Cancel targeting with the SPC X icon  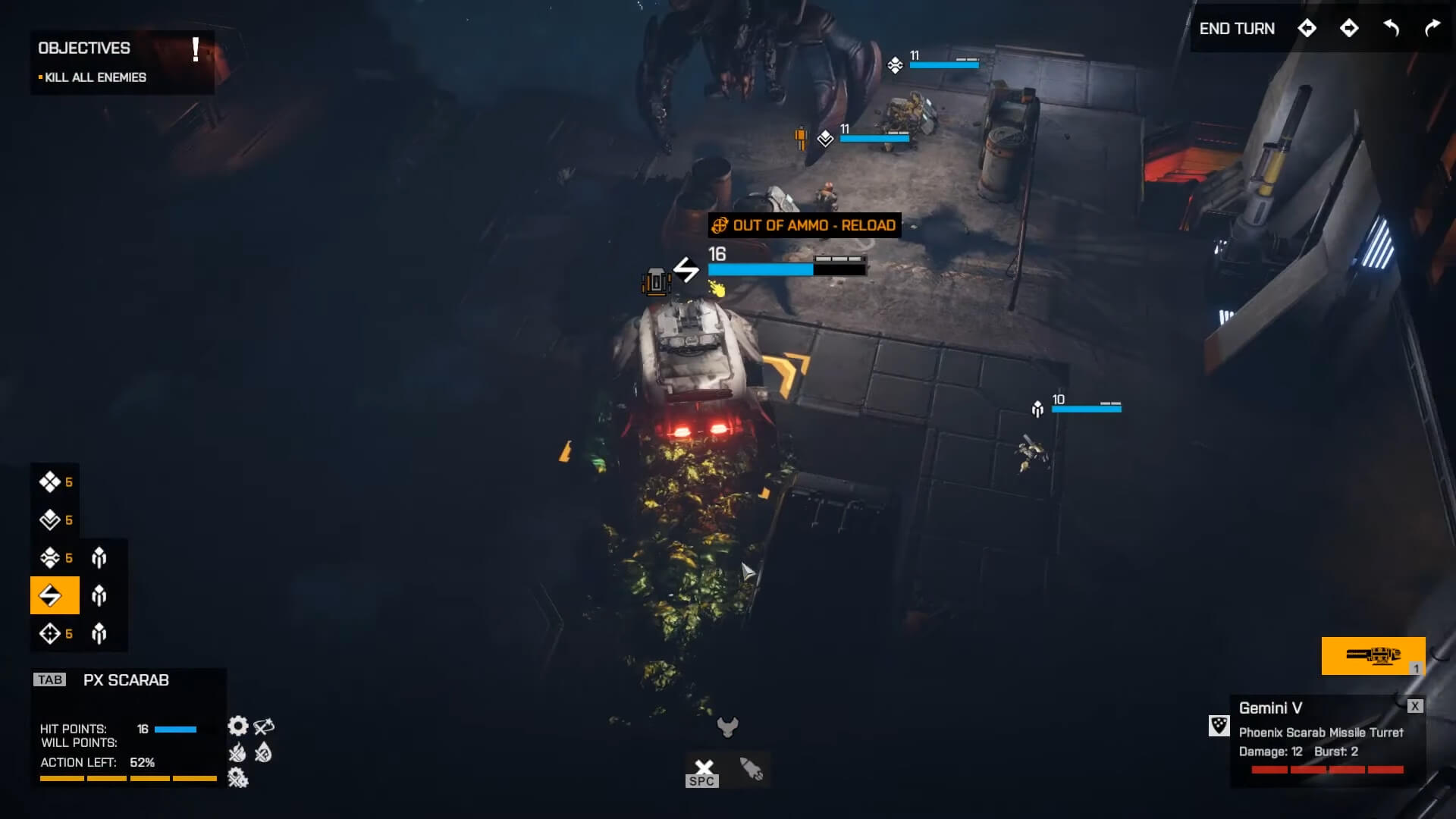(x=702, y=766)
